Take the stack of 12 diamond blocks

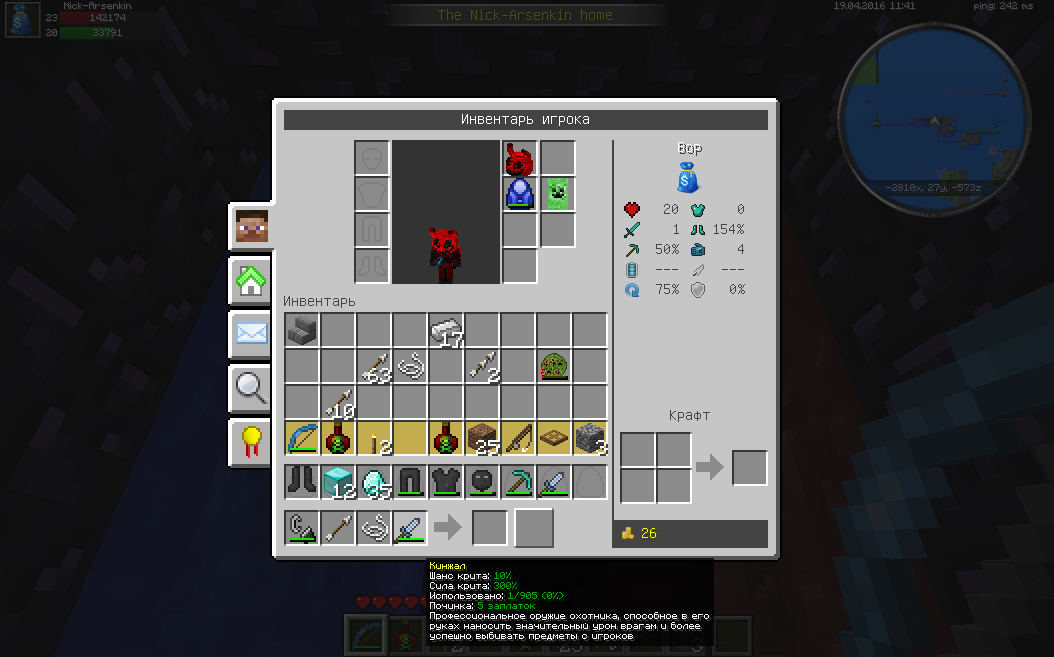(x=338, y=481)
